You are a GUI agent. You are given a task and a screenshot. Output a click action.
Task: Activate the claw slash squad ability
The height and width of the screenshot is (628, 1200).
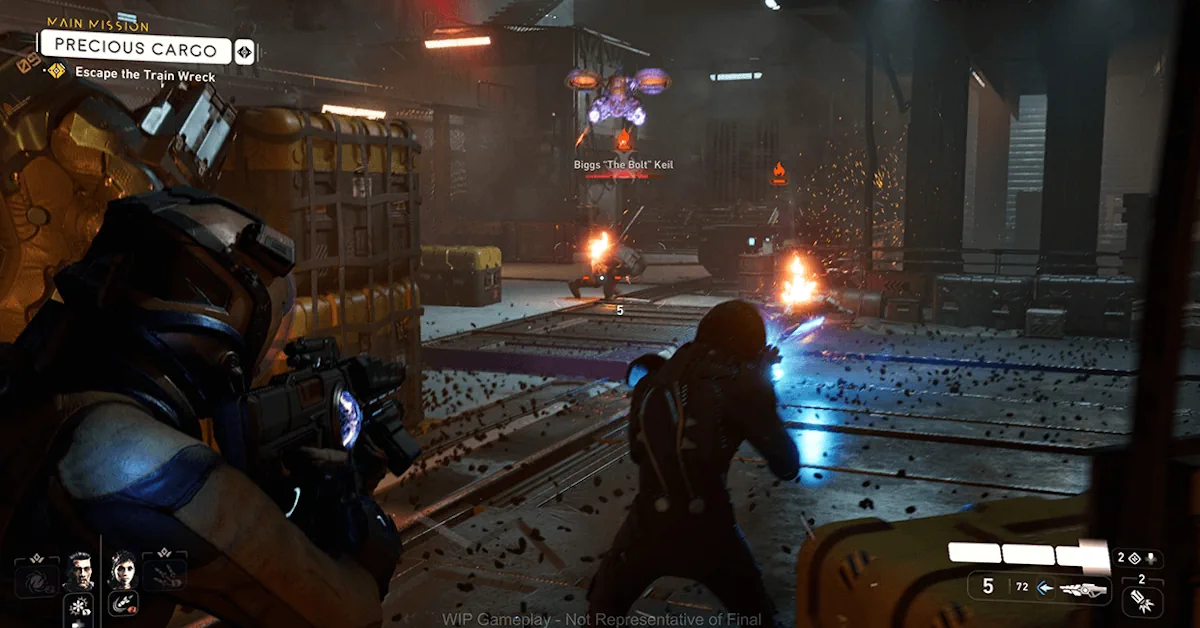click(166, 573)
